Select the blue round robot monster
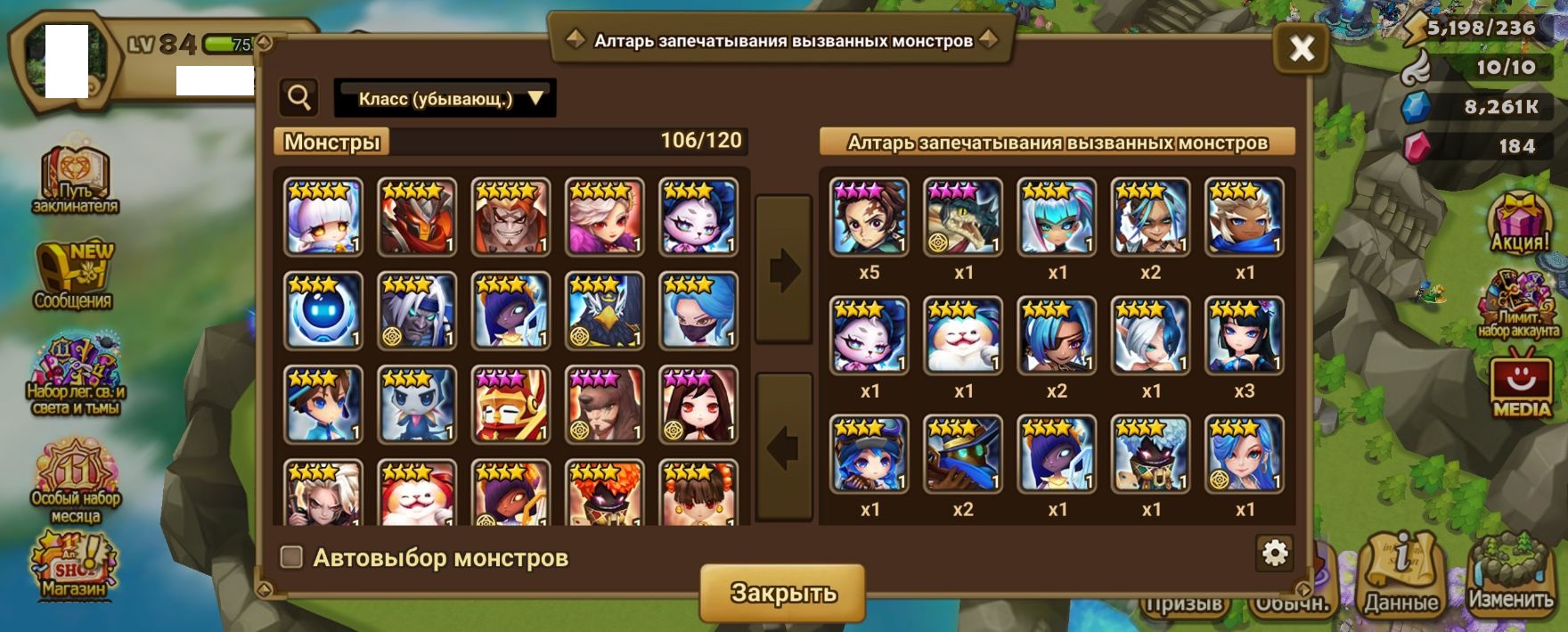The width and height of the screenshot is (1568, 632). (323, 310)
